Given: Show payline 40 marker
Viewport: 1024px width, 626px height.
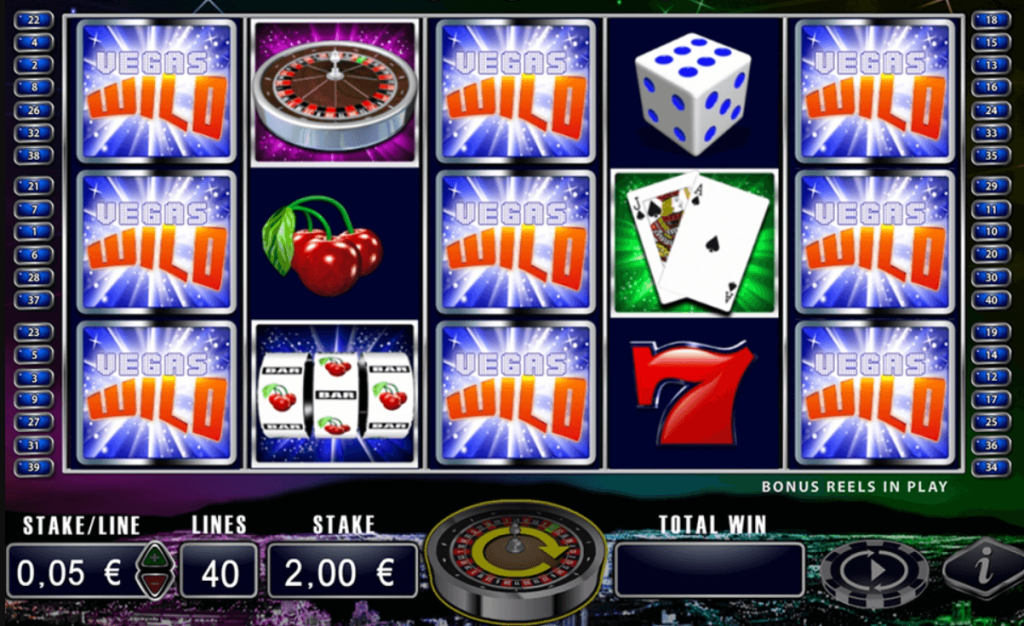Looking at the screenshot, I should [991, 299].
